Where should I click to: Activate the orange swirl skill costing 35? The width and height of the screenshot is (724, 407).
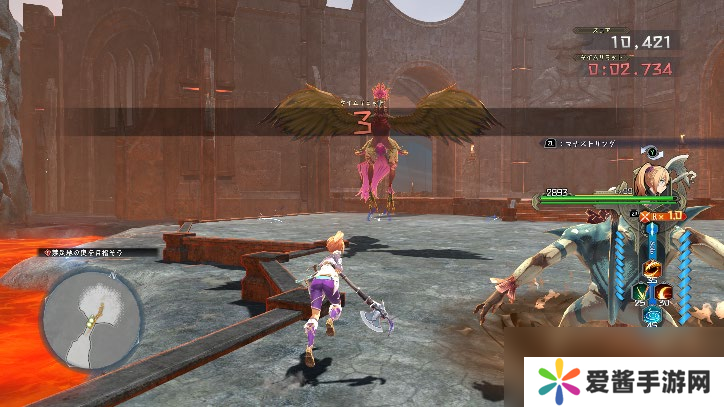click(x=651, y=268)
